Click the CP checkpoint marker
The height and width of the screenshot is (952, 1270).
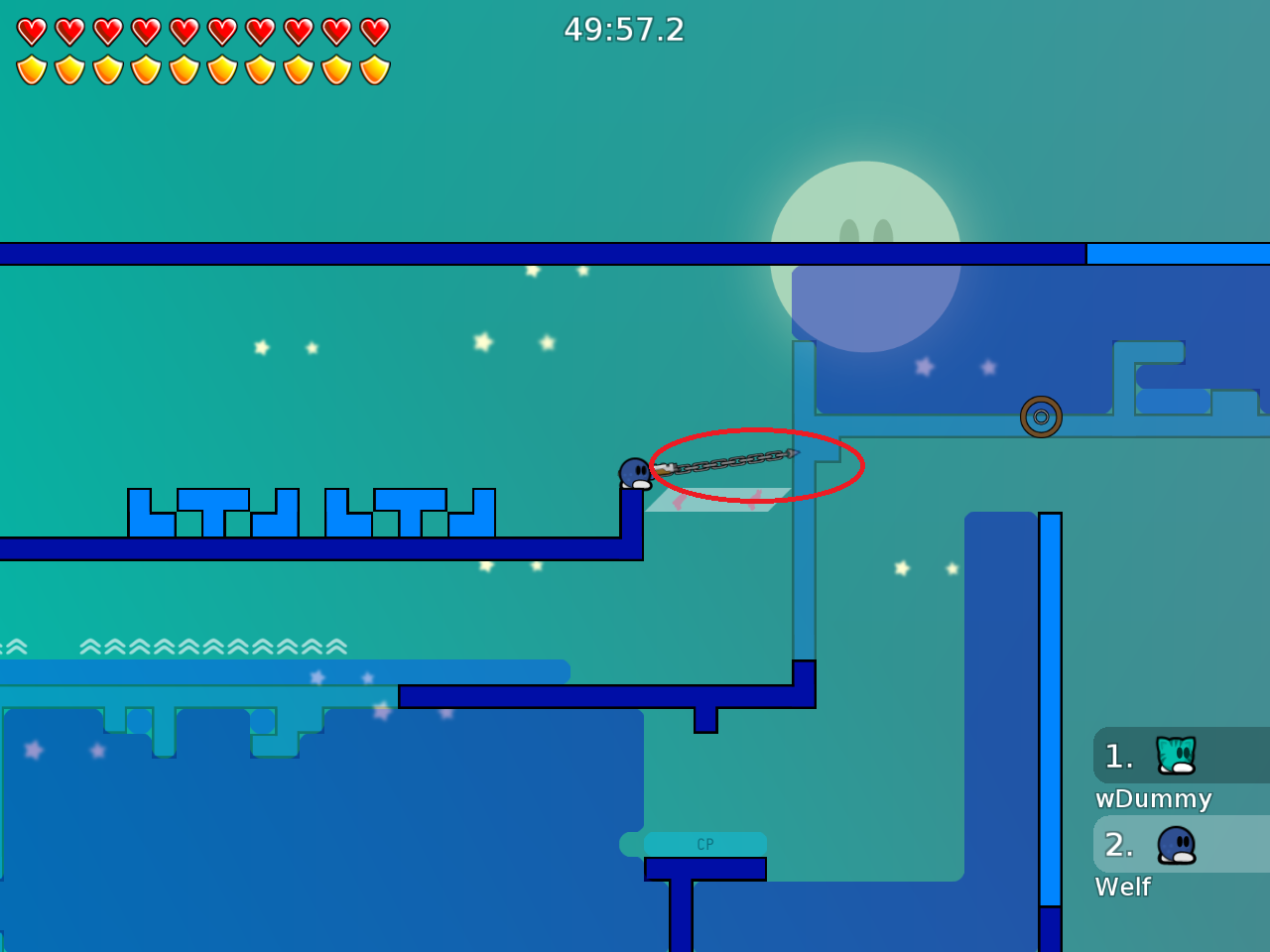coord(704,843)
